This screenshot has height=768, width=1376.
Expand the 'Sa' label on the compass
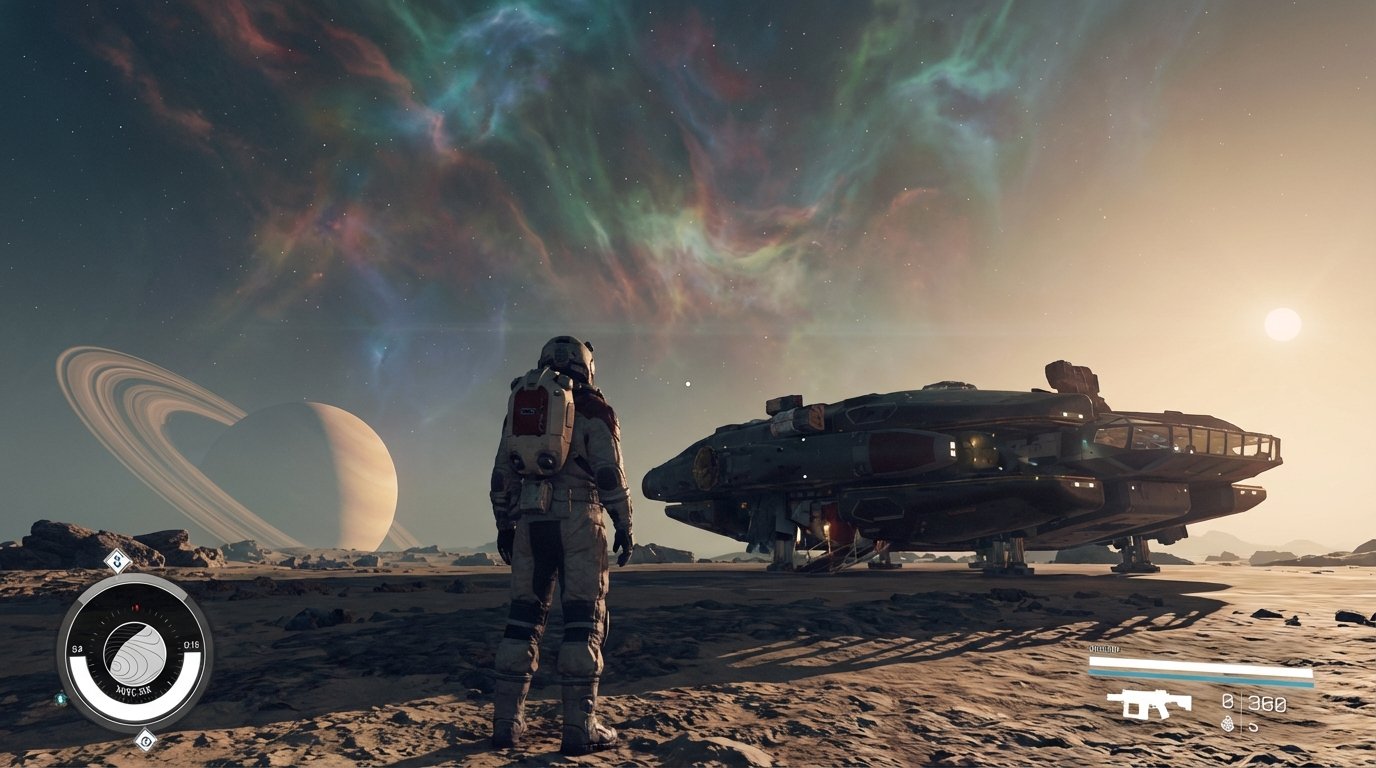pyautogui.click(x=78, y=648)
